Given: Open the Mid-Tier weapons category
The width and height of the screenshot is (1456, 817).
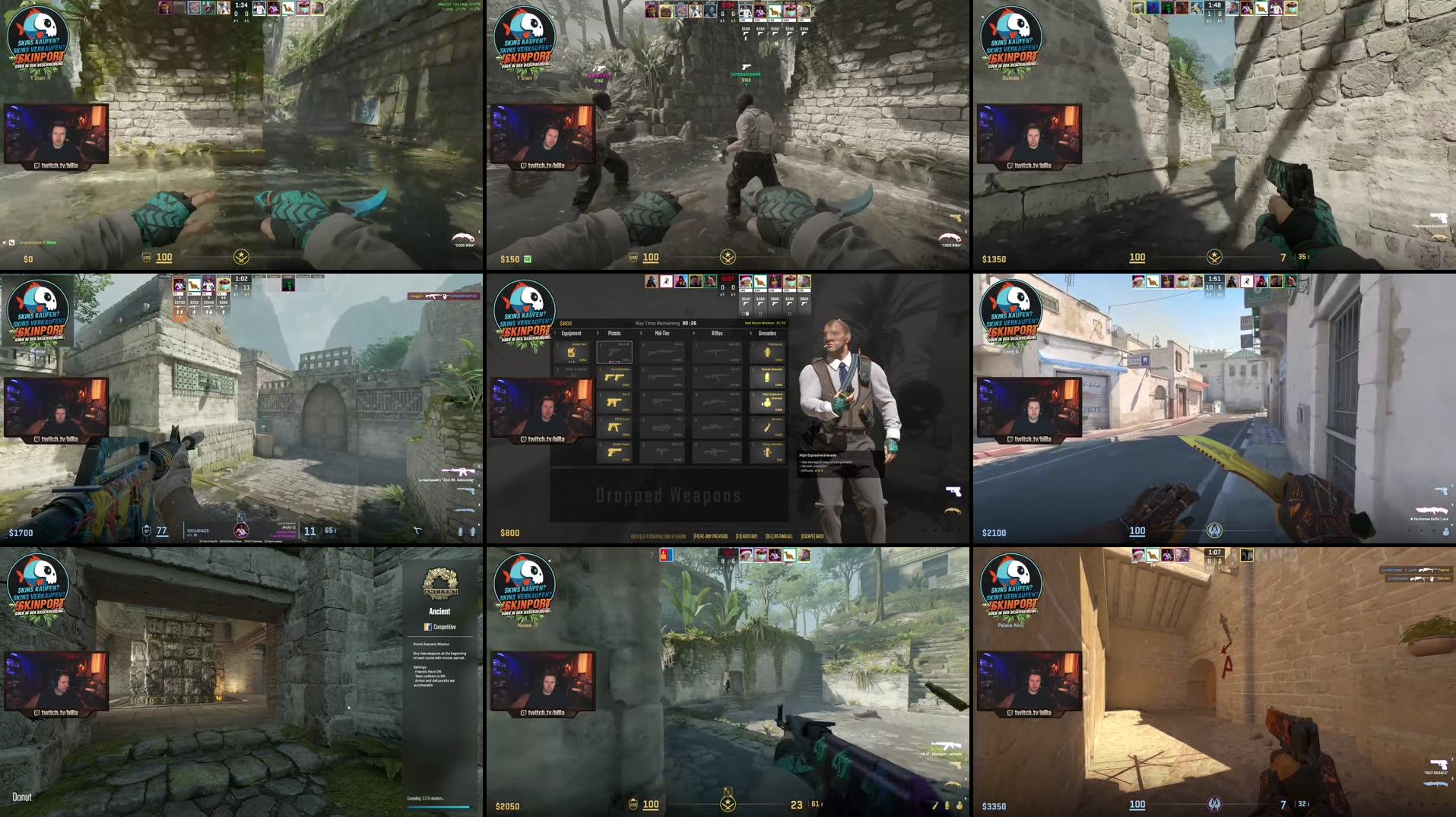Looking at the screenshot, I should pos(661,333).
